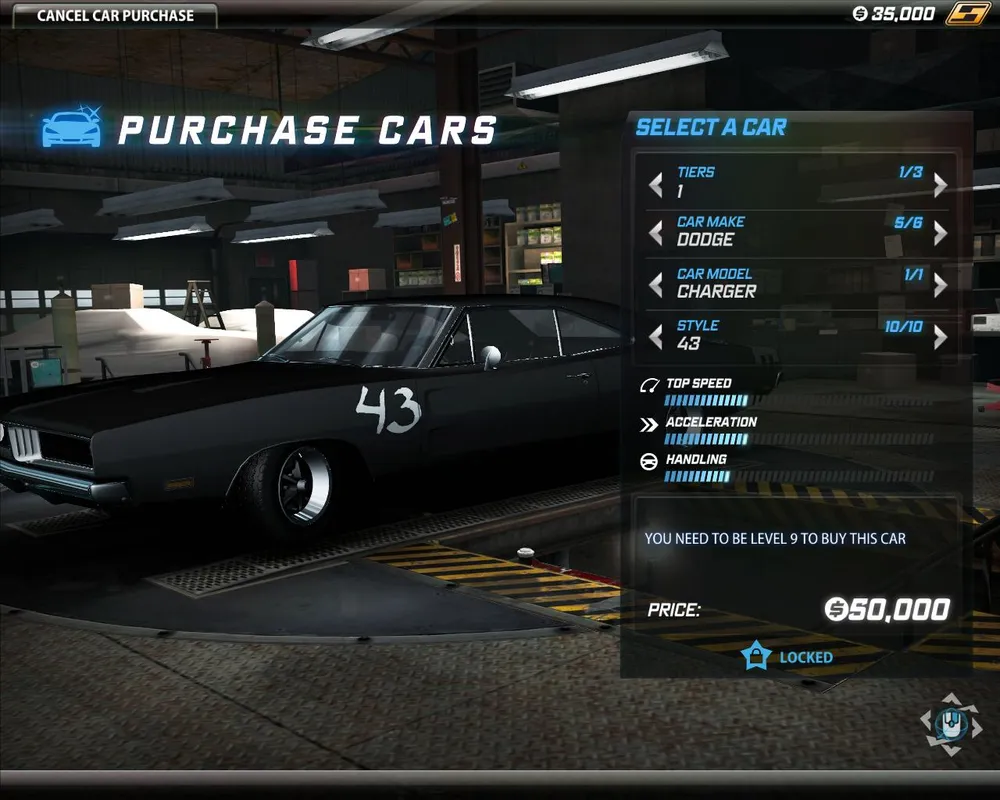Image resolution: width=1000 pixels, height=800 pixels.
Task: Go to the next tier
Action: (940, 185)
